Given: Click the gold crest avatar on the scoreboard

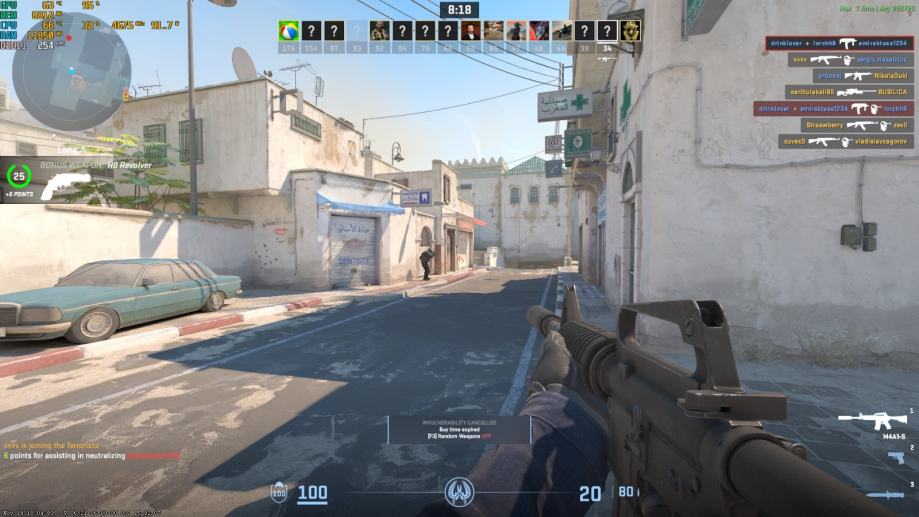Looking at the screenshot, I should point(631,31).
